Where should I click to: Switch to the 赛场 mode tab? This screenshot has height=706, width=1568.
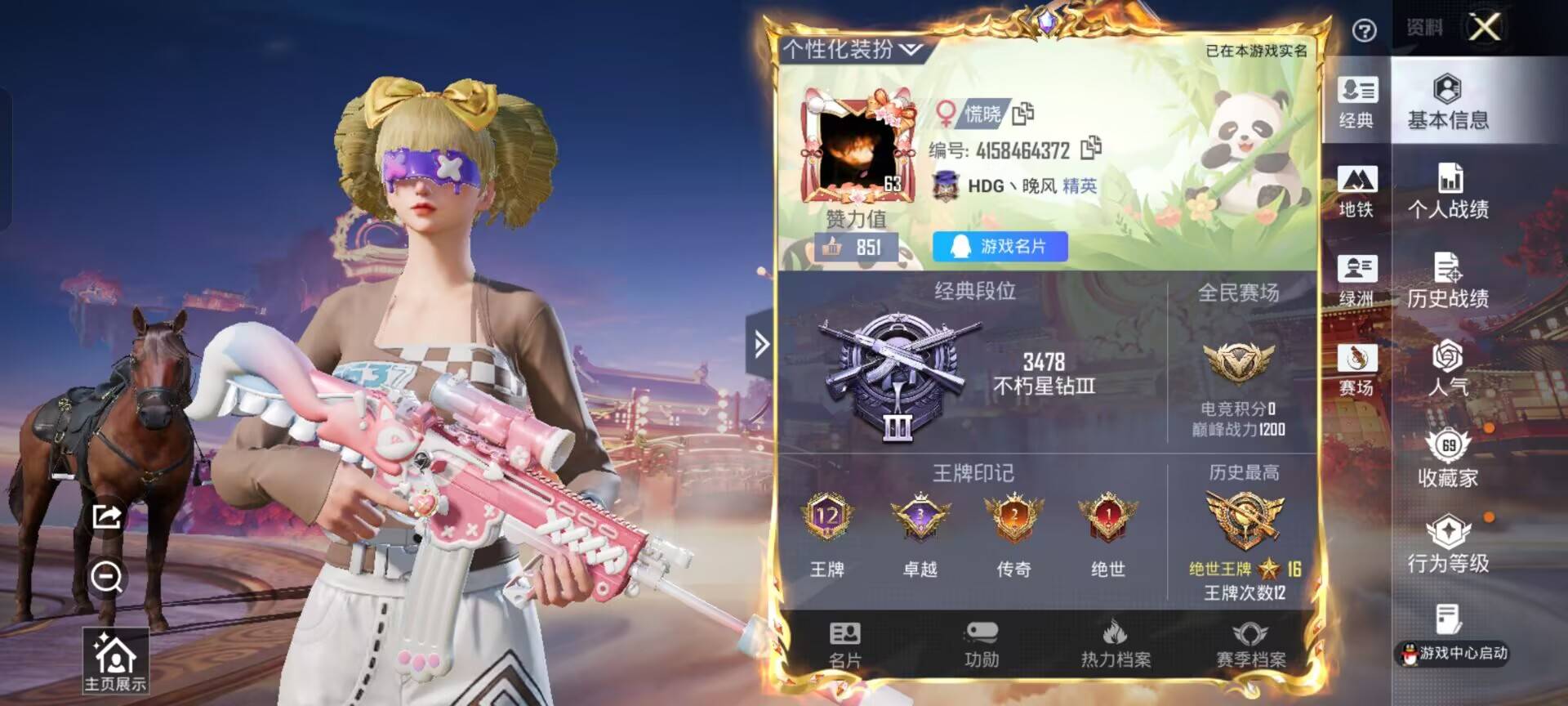[x=1356, y=369]
